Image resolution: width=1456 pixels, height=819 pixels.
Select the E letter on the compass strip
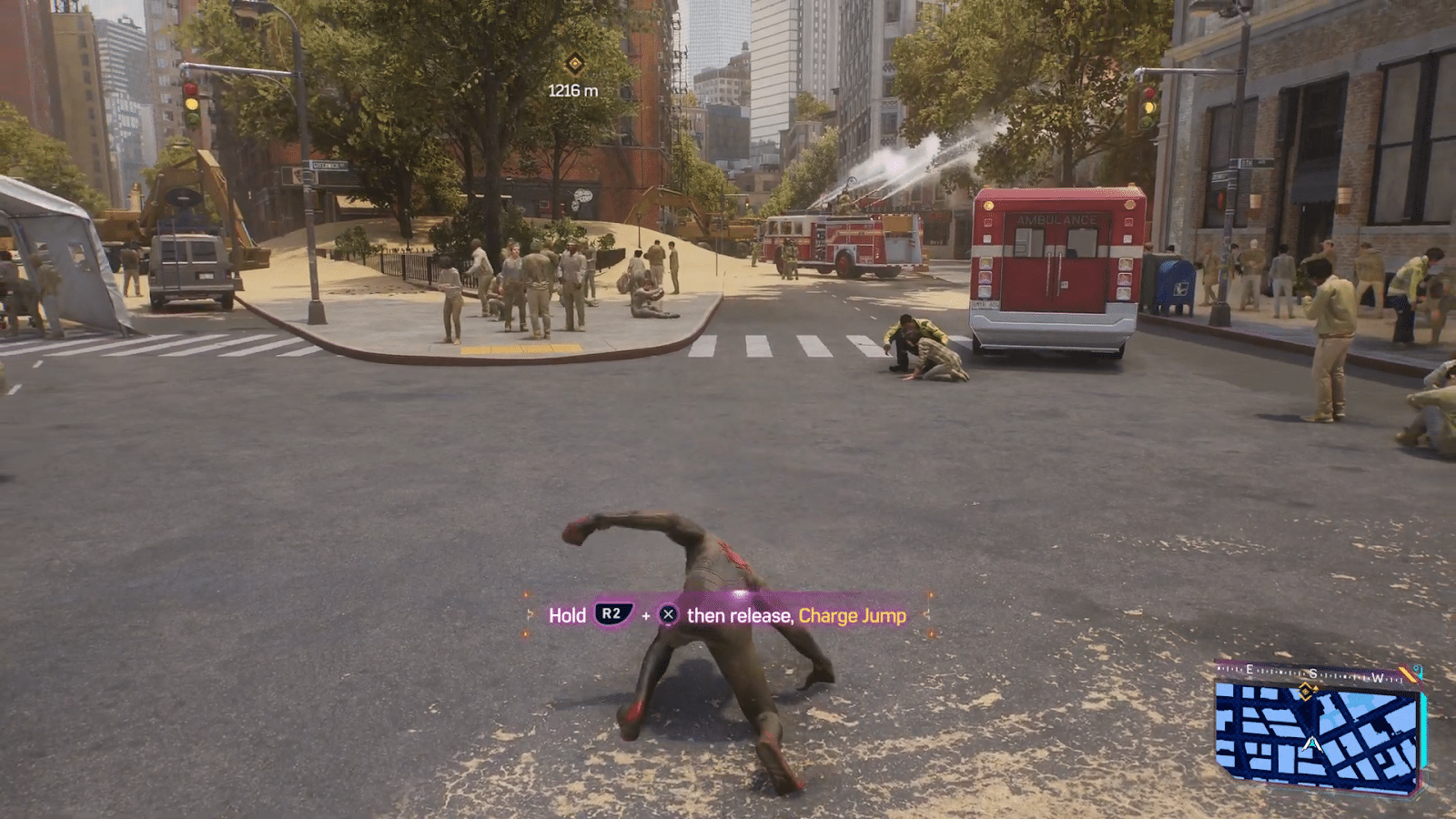click(x=1249, y=670)
